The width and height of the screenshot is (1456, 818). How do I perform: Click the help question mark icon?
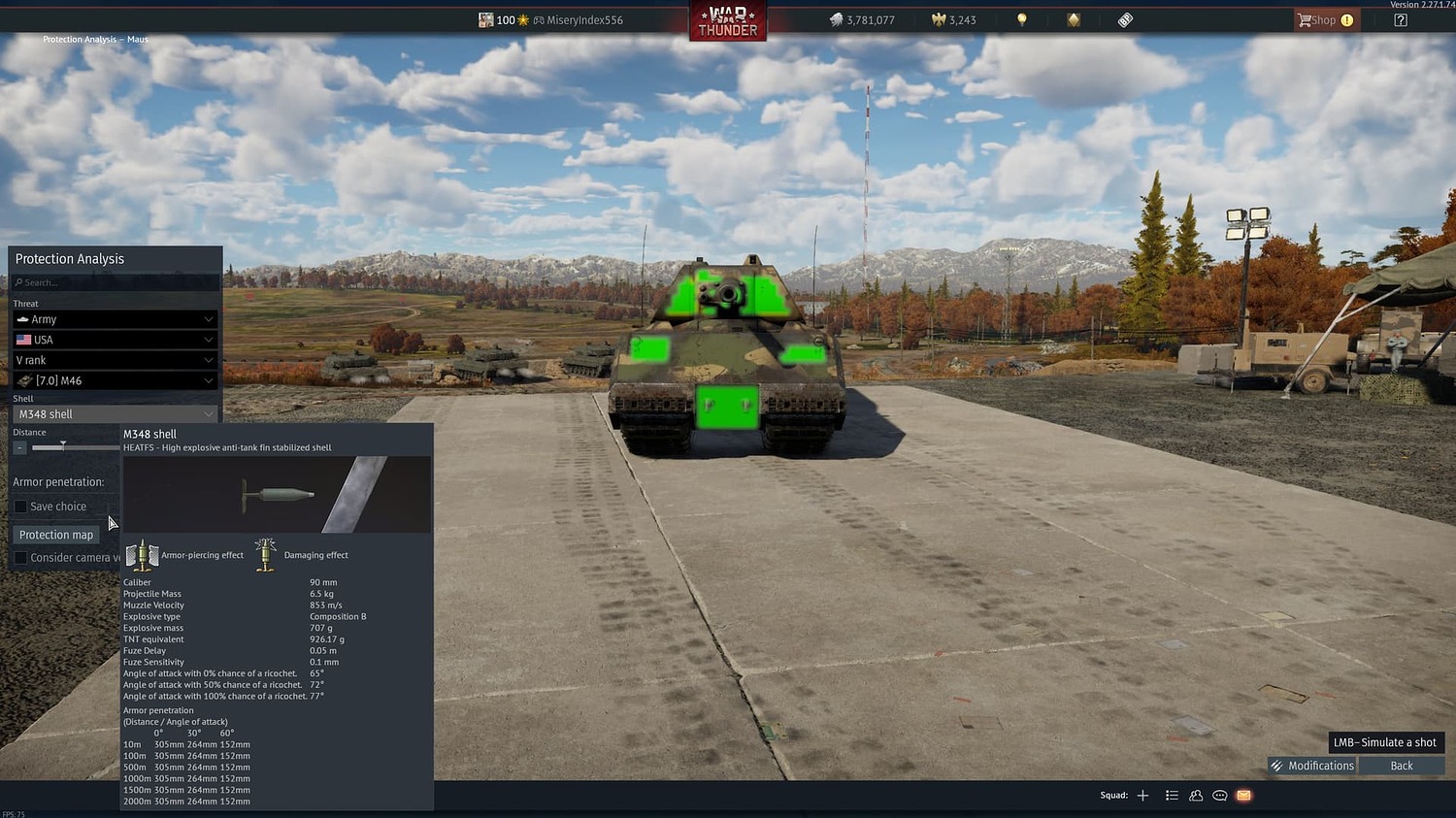point(1401,19)
